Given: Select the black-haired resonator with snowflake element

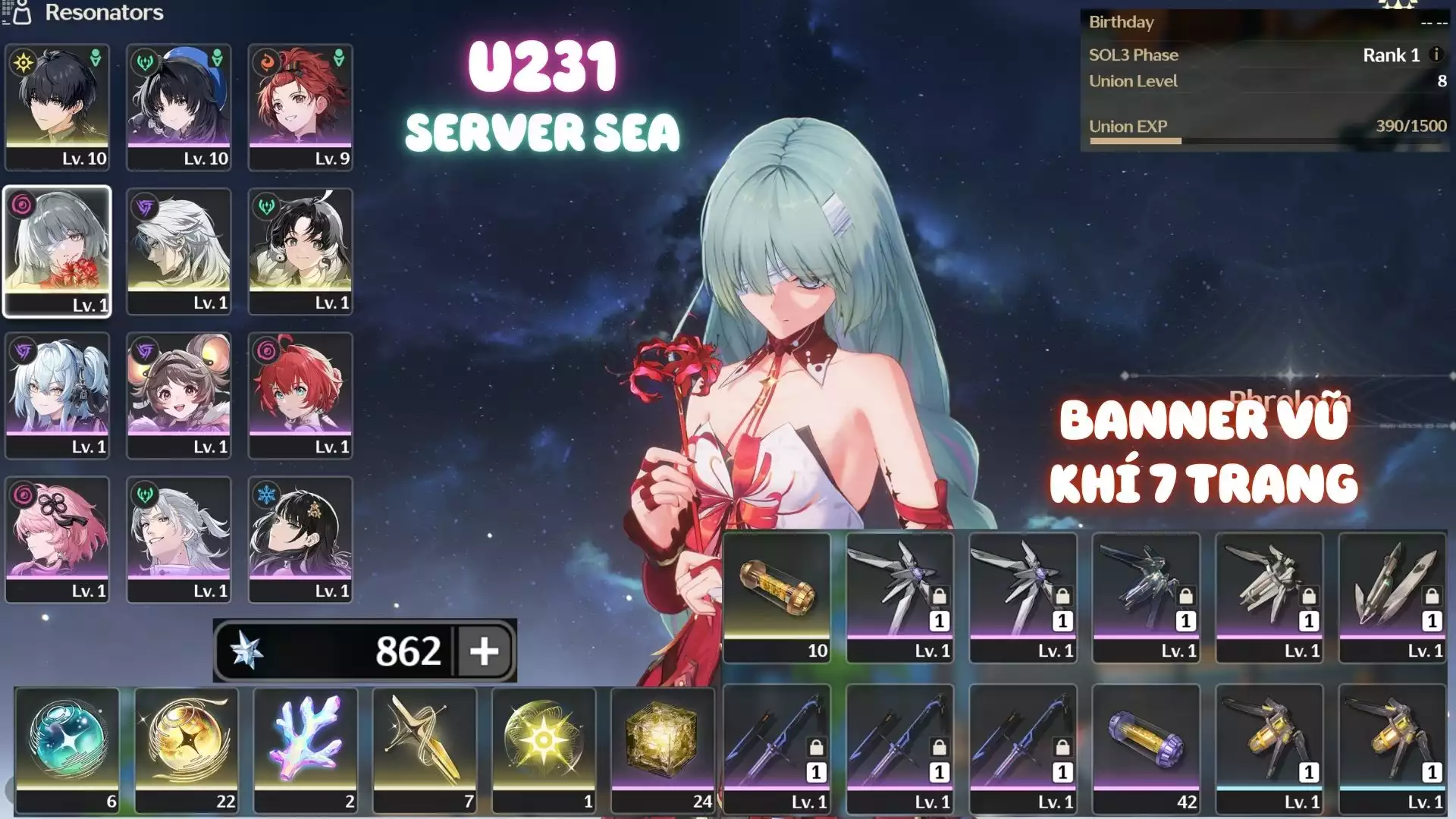Looking at the screenshot, I should pyautogui.click(x=300, y=539).
